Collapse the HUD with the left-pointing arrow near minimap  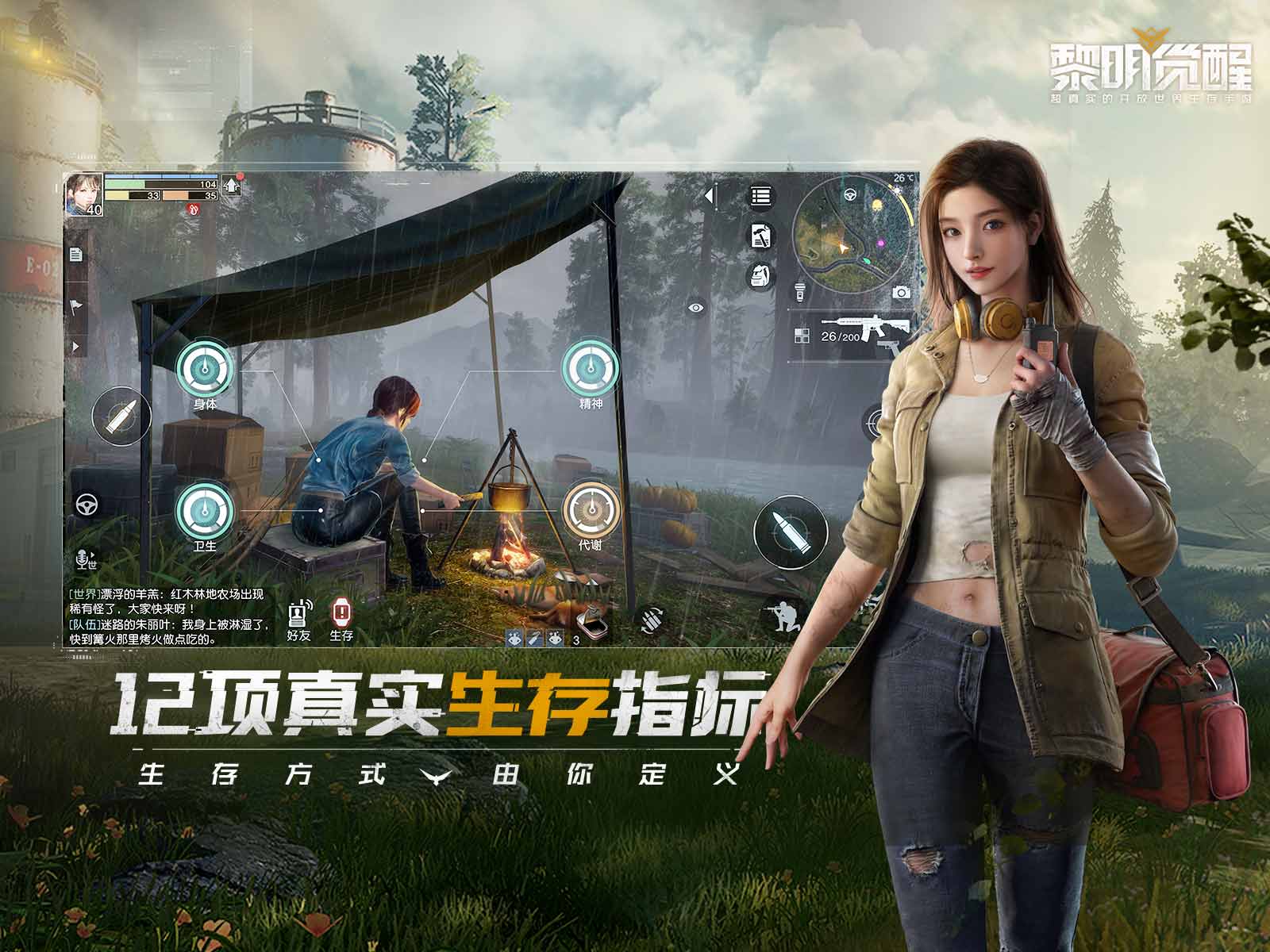(710, 196)
